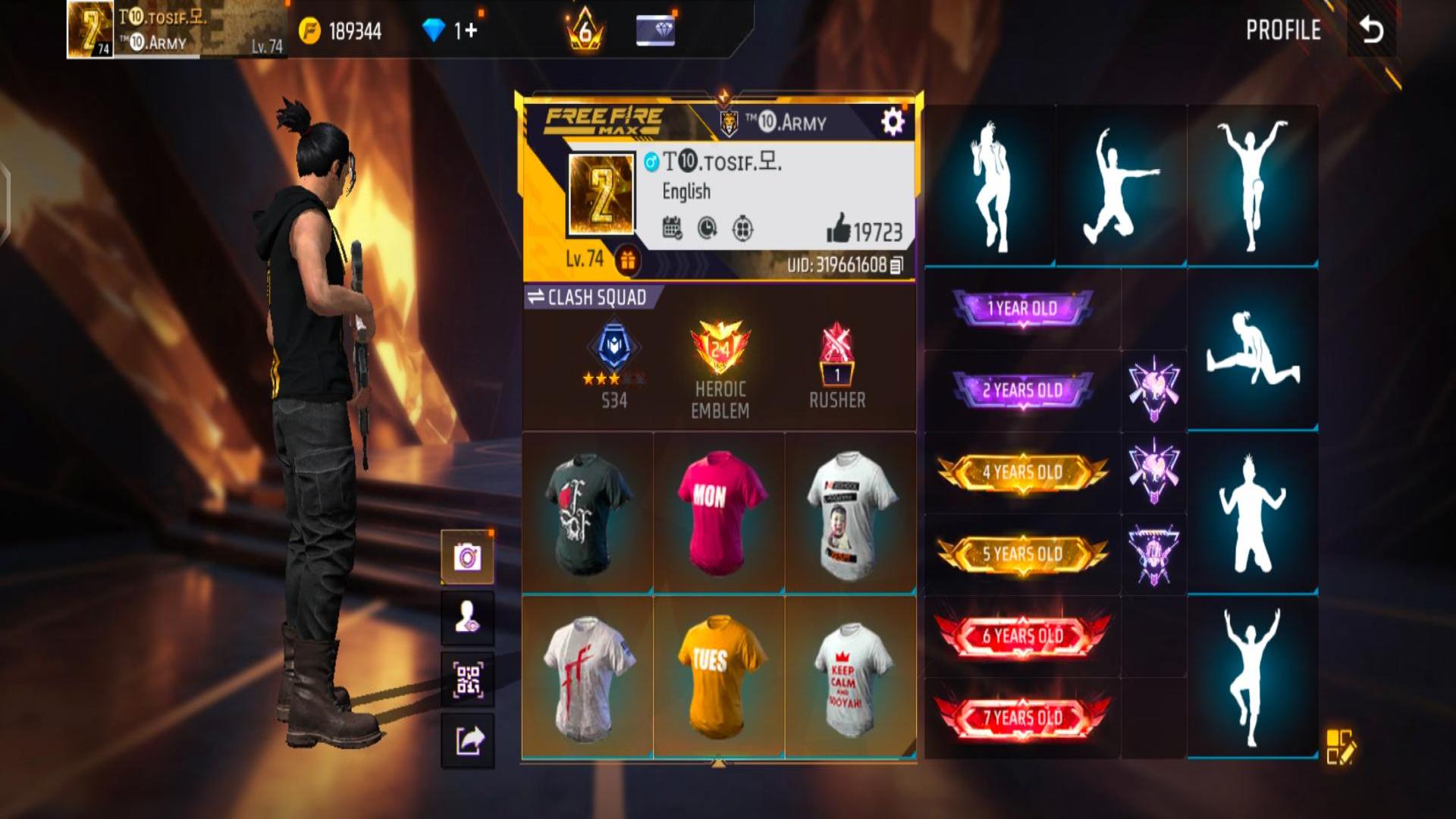Select the pink MON t-shirt
1456x819 pixels.
coord(719,513)
